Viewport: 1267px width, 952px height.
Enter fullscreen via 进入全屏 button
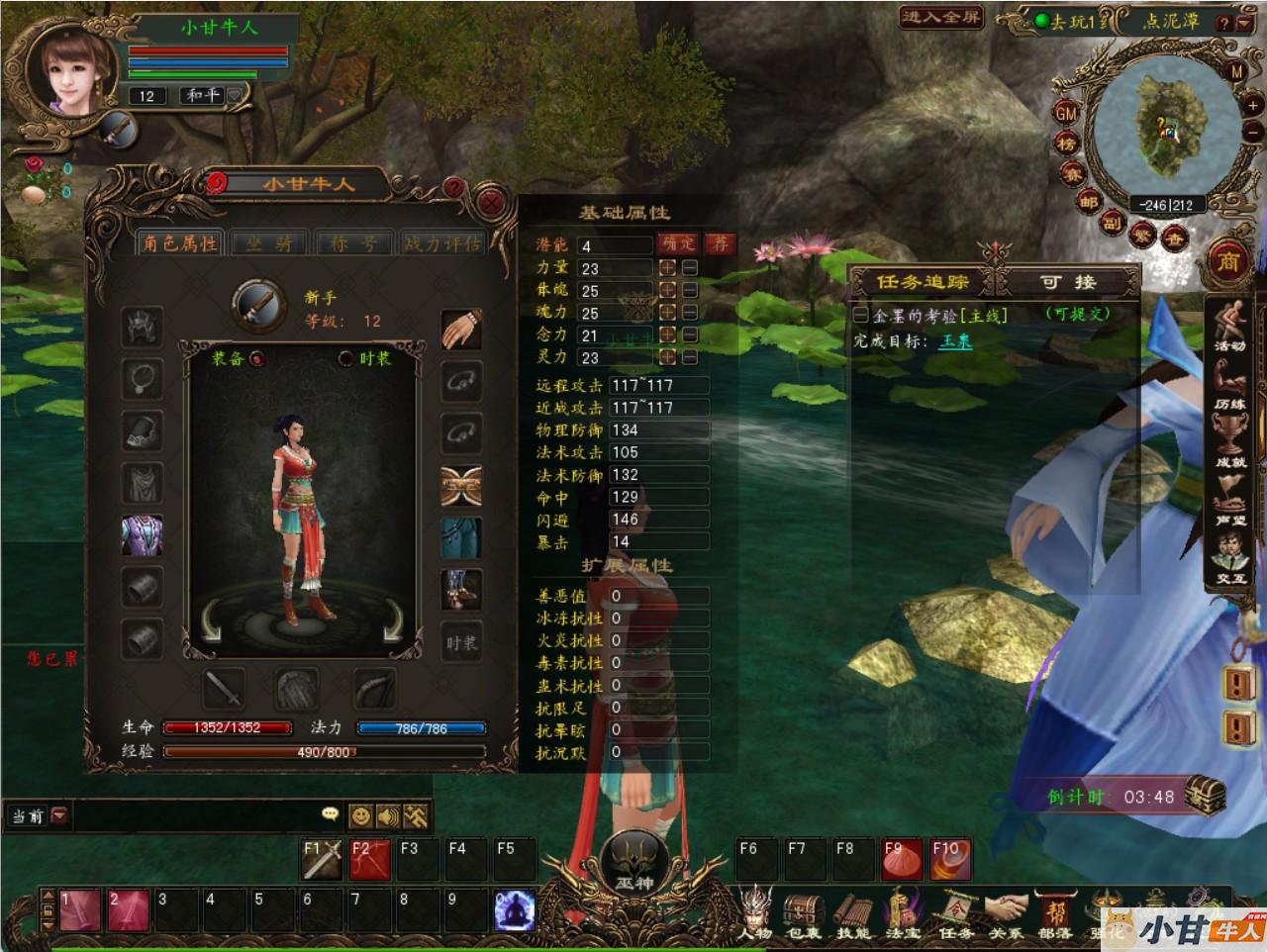[941, 17]
